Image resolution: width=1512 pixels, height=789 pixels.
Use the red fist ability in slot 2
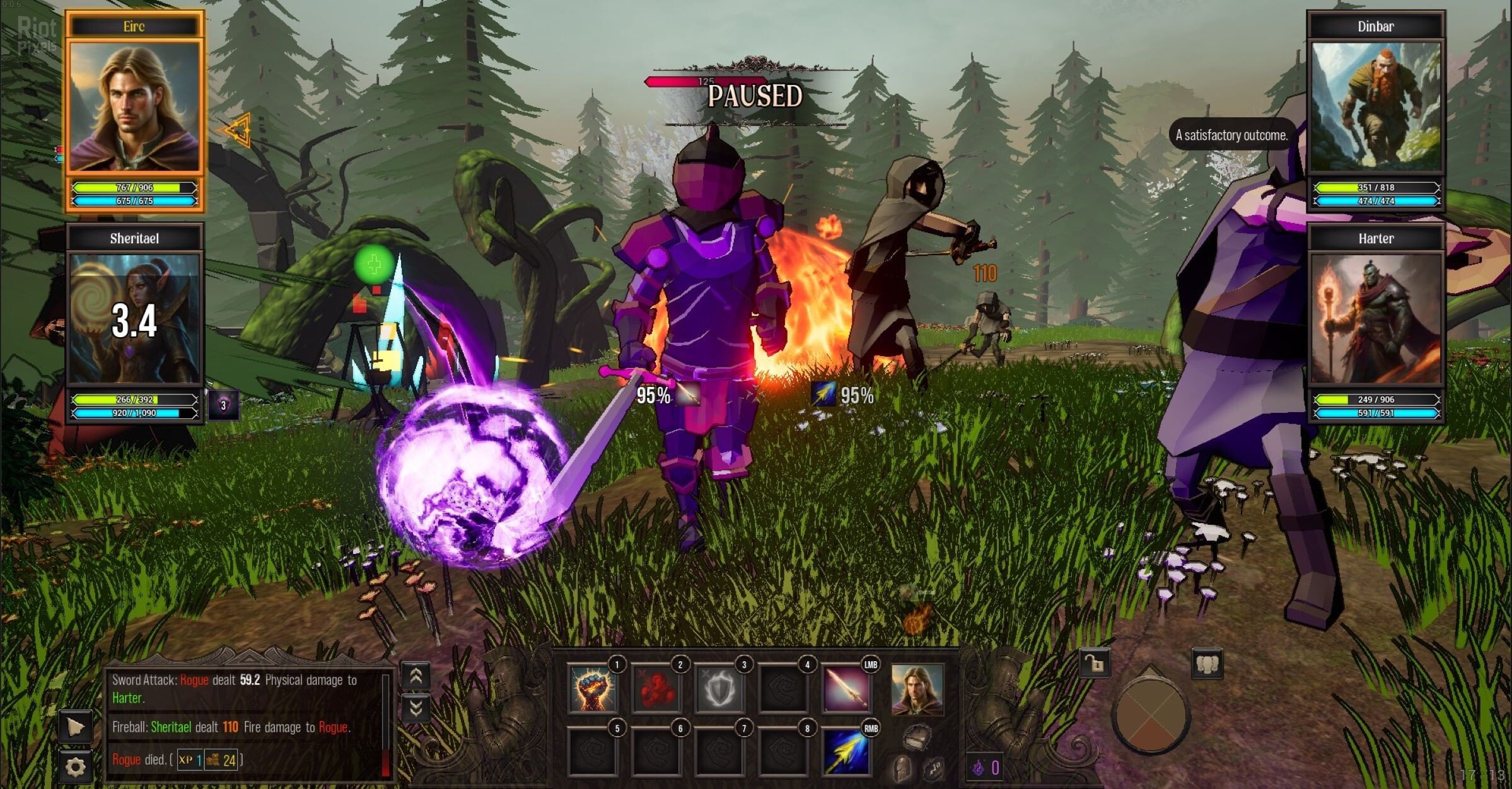click(x=656, y=689)
